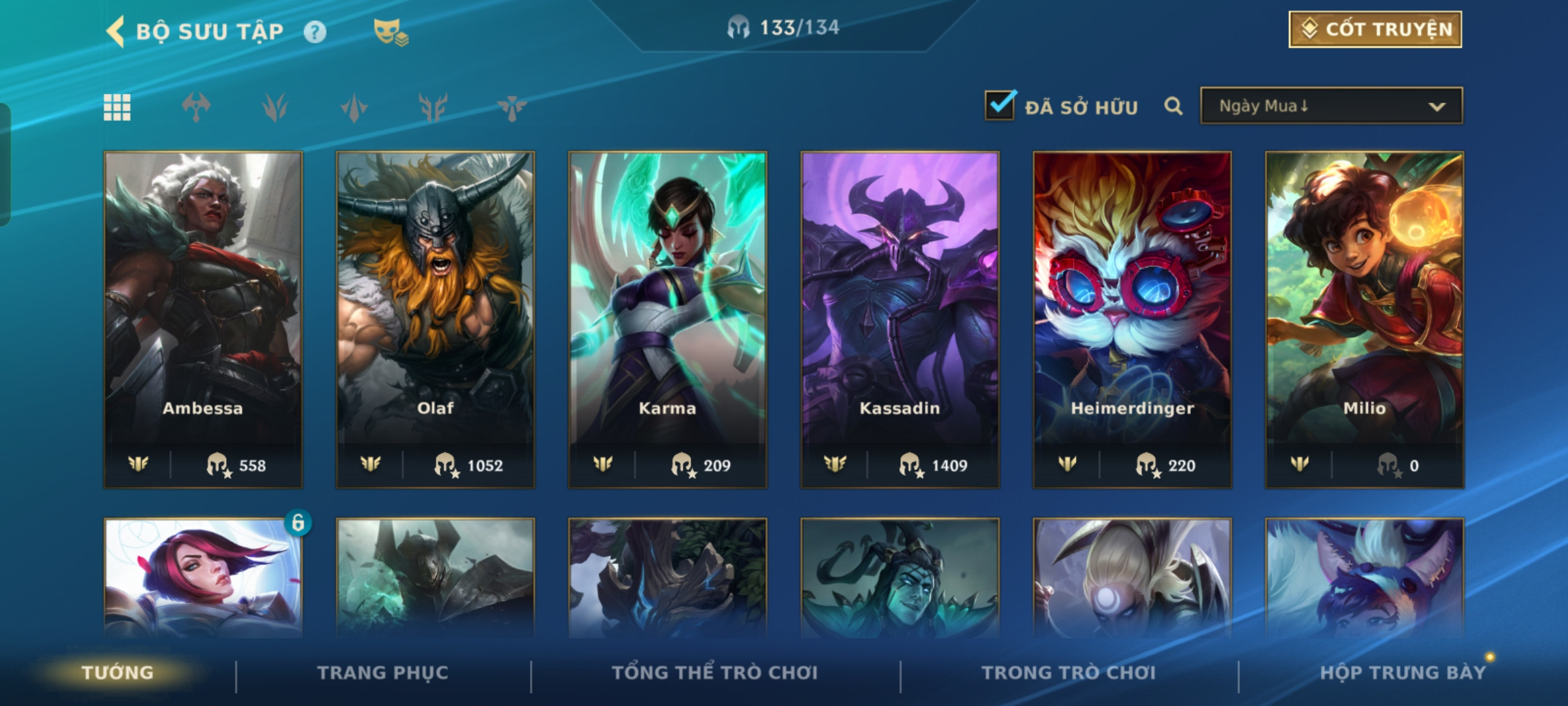
Task: Show the Trong Trò Chơi tab
Action: point(1069,673)
